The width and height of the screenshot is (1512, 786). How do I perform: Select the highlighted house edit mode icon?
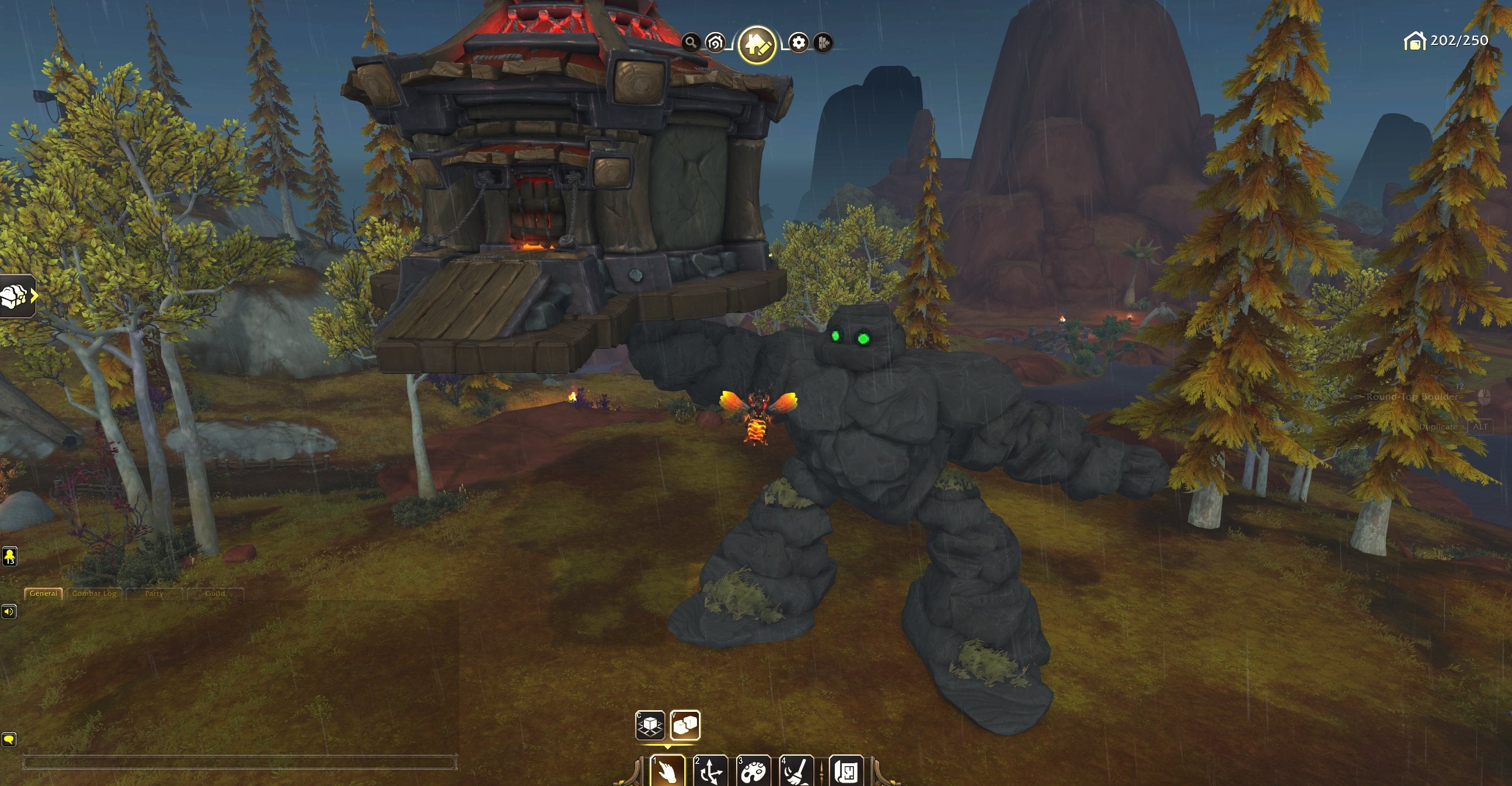pyautogui.click(x=758, y=43)
